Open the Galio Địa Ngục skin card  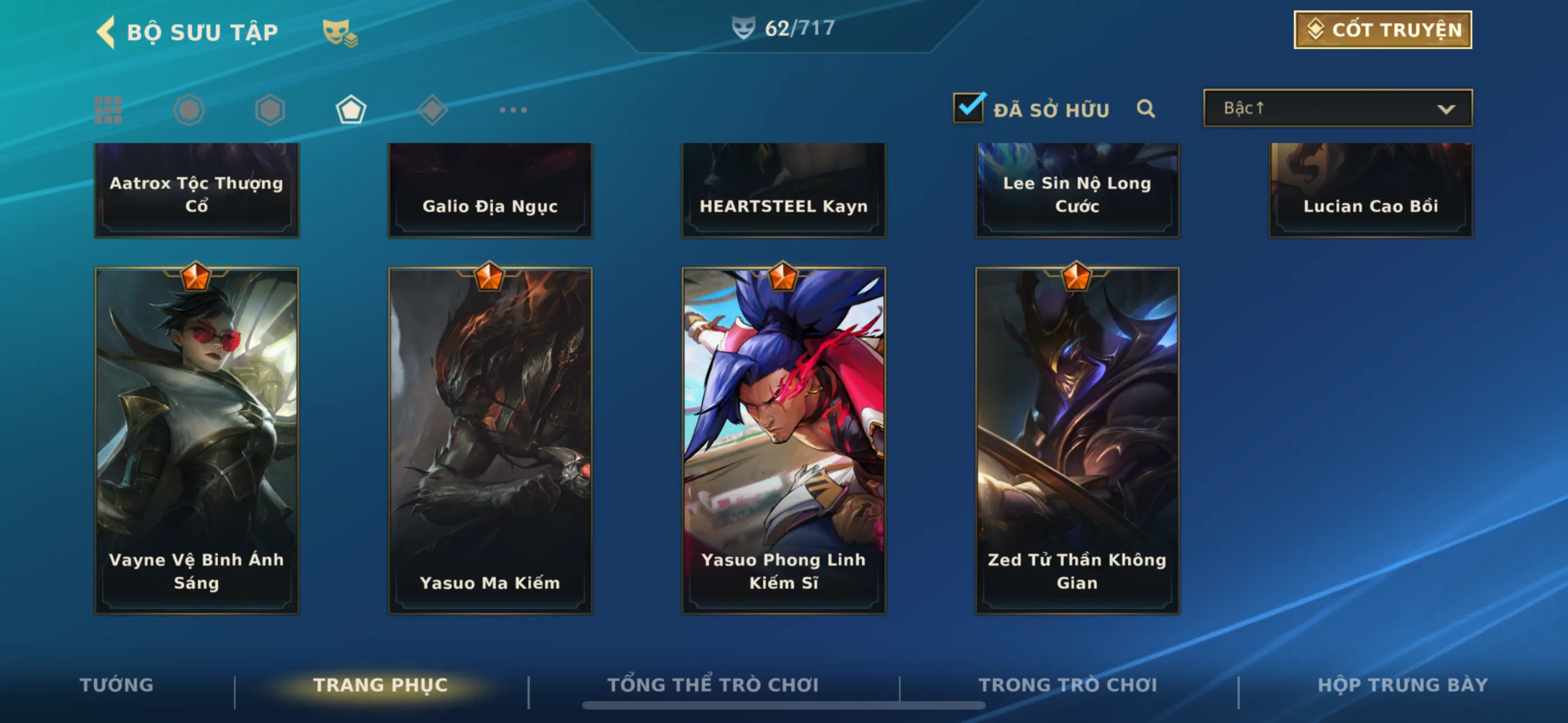(490, 190)
